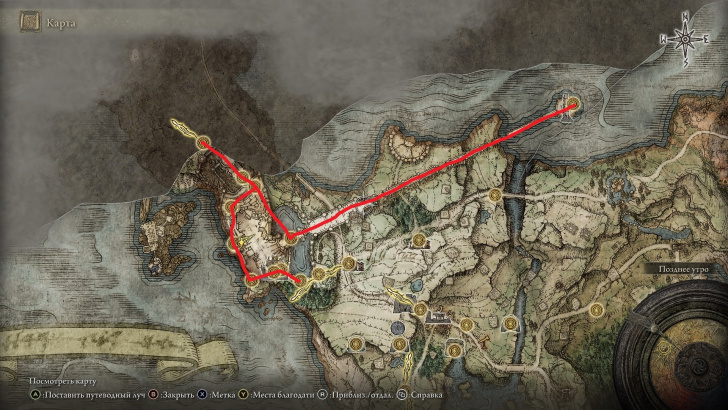728x410 pixels.
Task: Choose the grace marker beside the small lake
Action: pyautogui.click(x=288, y=236)
